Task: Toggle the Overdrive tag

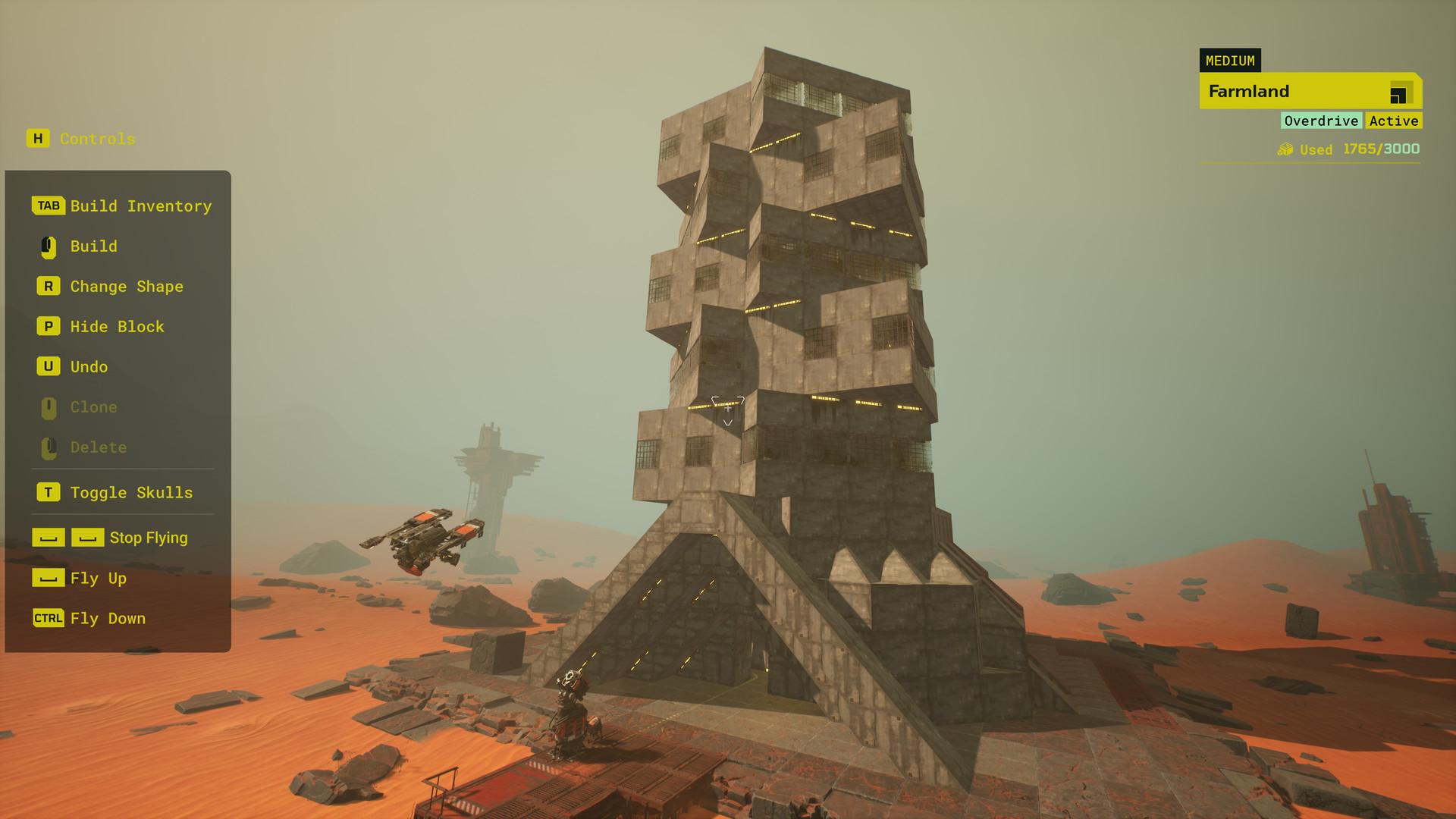Action: pos(1321,121)
